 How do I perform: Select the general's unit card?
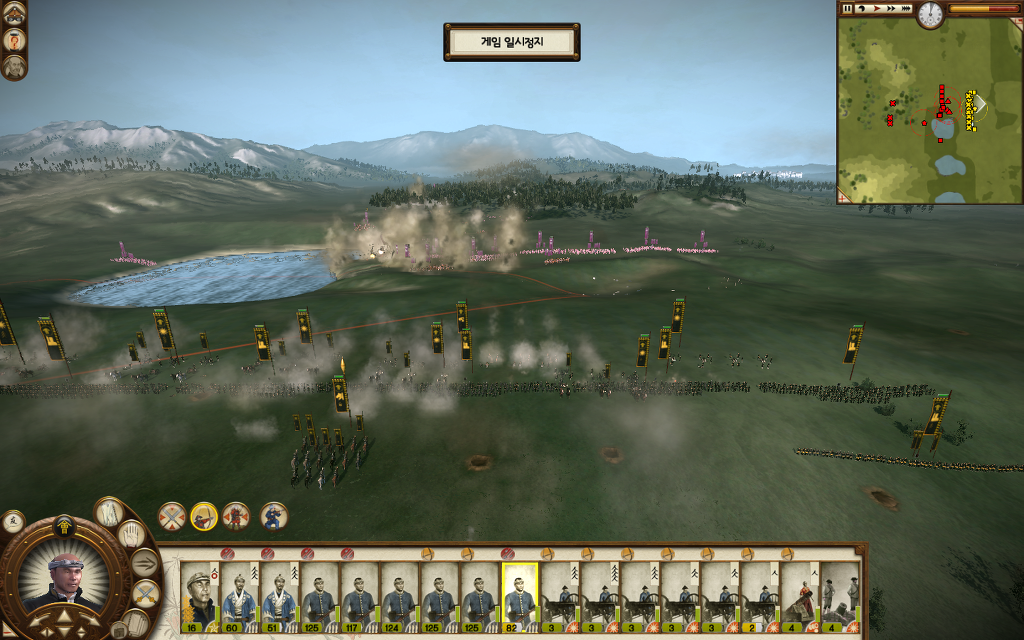tap(199, 594)
